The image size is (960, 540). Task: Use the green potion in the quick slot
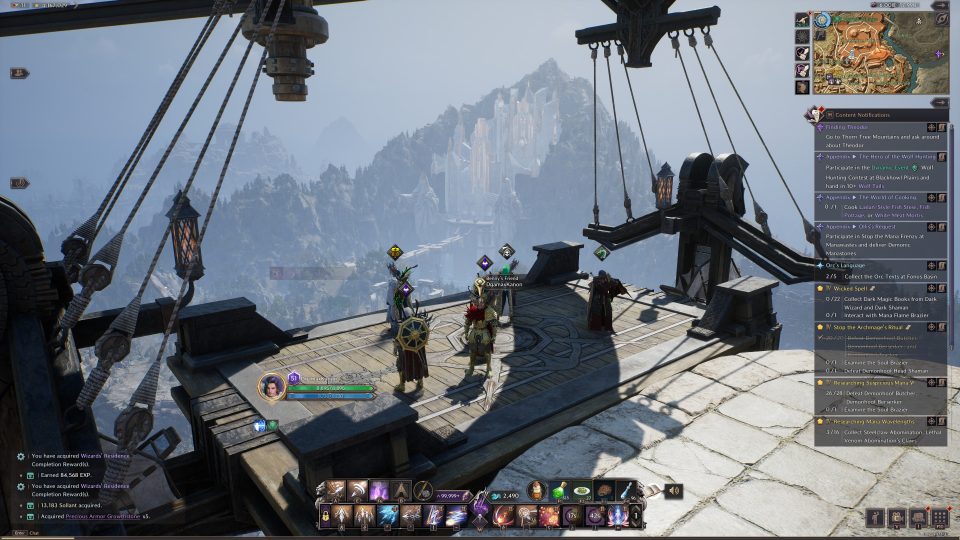560,490
